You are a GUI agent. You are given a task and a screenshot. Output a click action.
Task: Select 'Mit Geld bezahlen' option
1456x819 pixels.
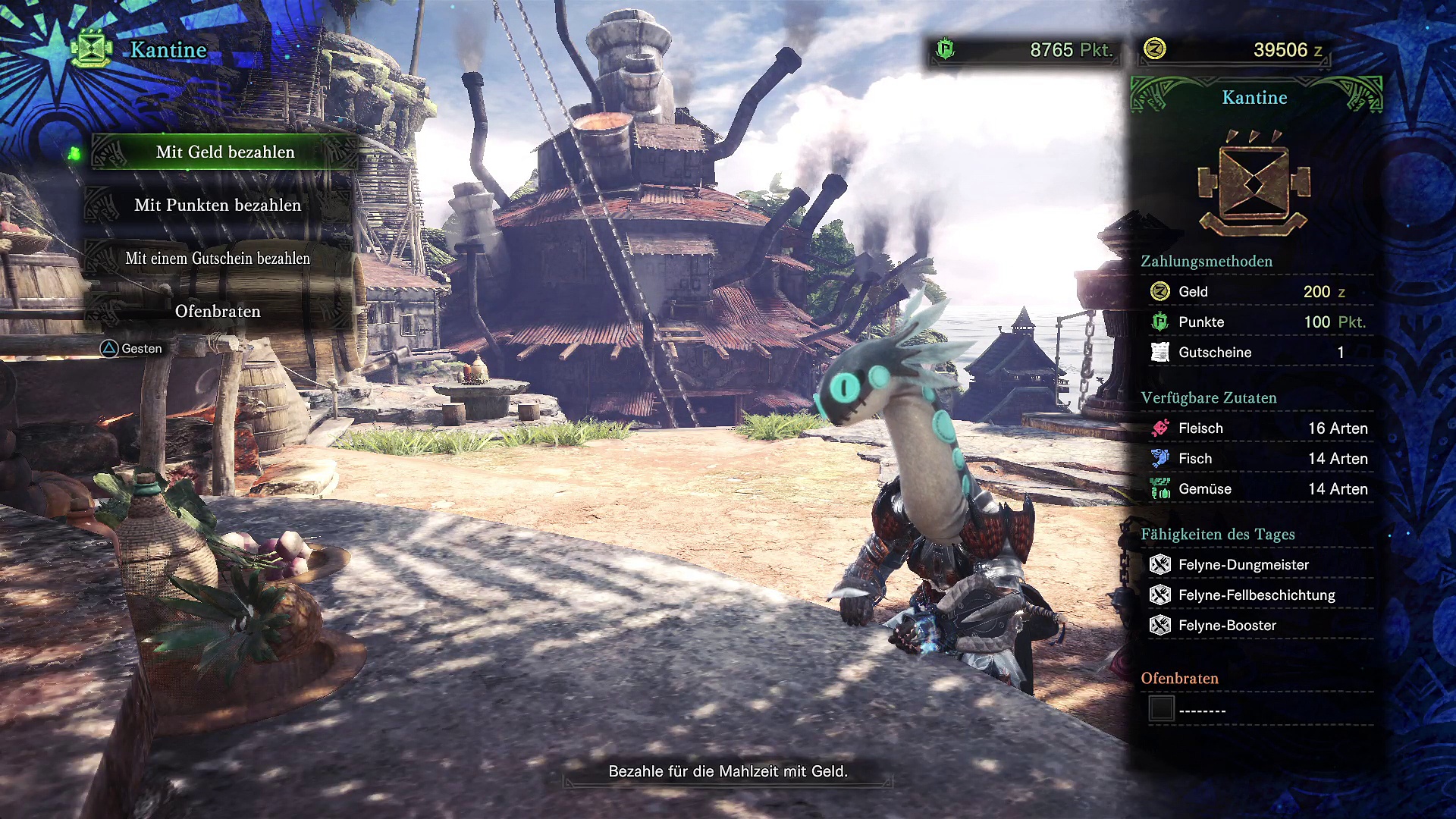[x=225, y=152]
